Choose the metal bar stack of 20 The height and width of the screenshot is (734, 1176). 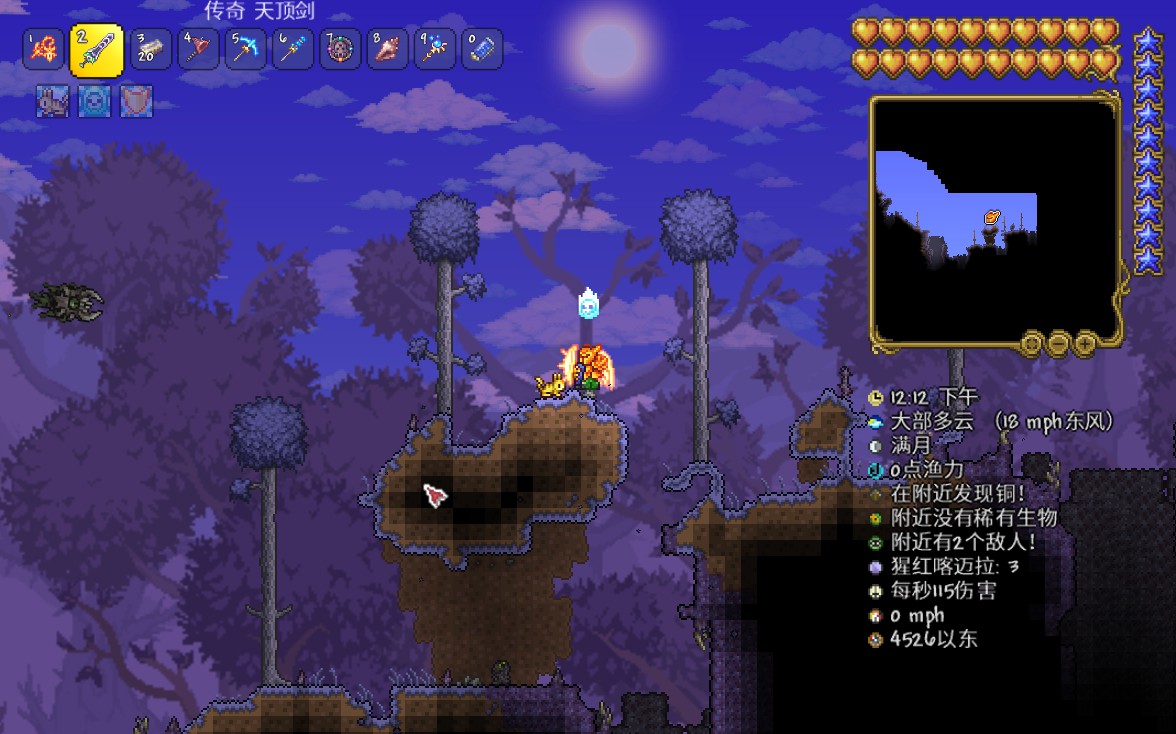pyautogui.click(x=151, y=49)
